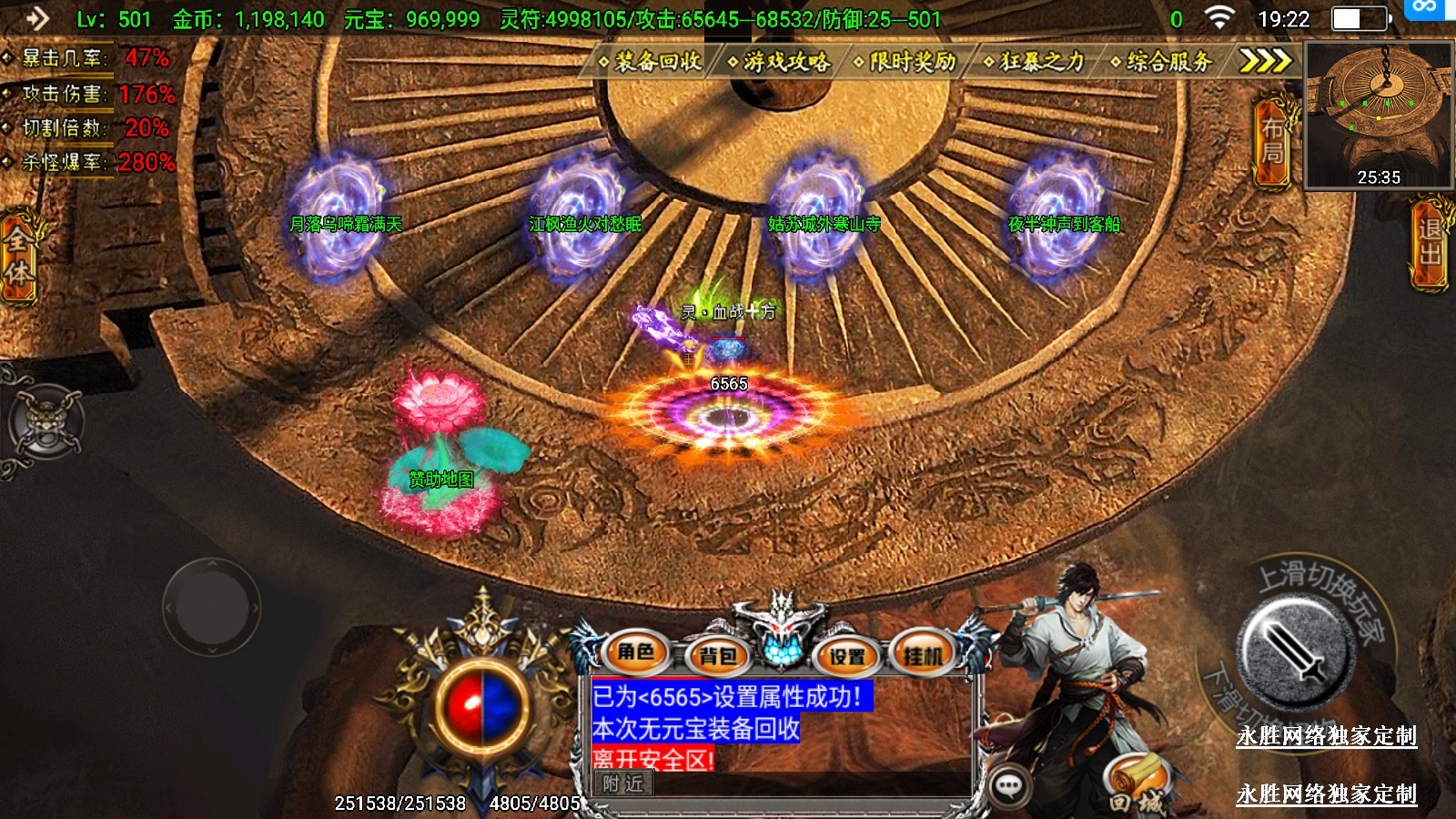Open the 装备回收 equipment recycle menu

click(651, 61)
